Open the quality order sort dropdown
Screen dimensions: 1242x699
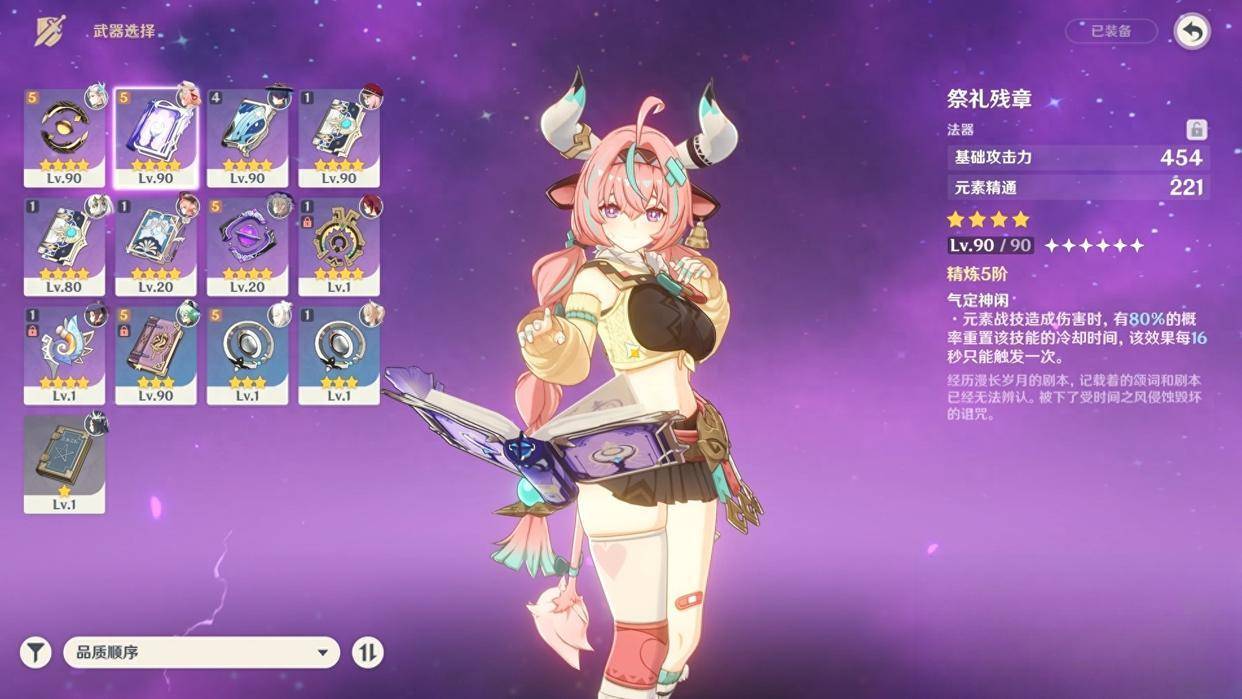[201, 653]
